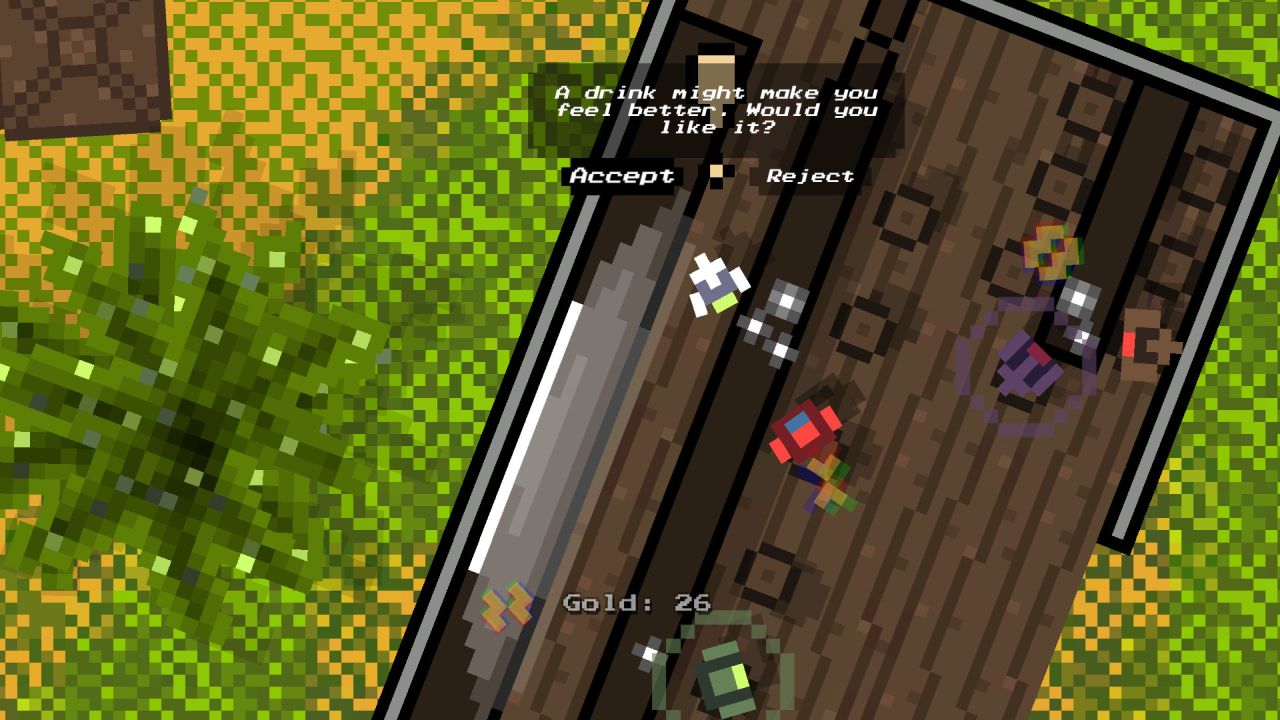1280x720 pixels.
Task: Select the Reject radio choice for the drink
Action: tap(808, 175)
